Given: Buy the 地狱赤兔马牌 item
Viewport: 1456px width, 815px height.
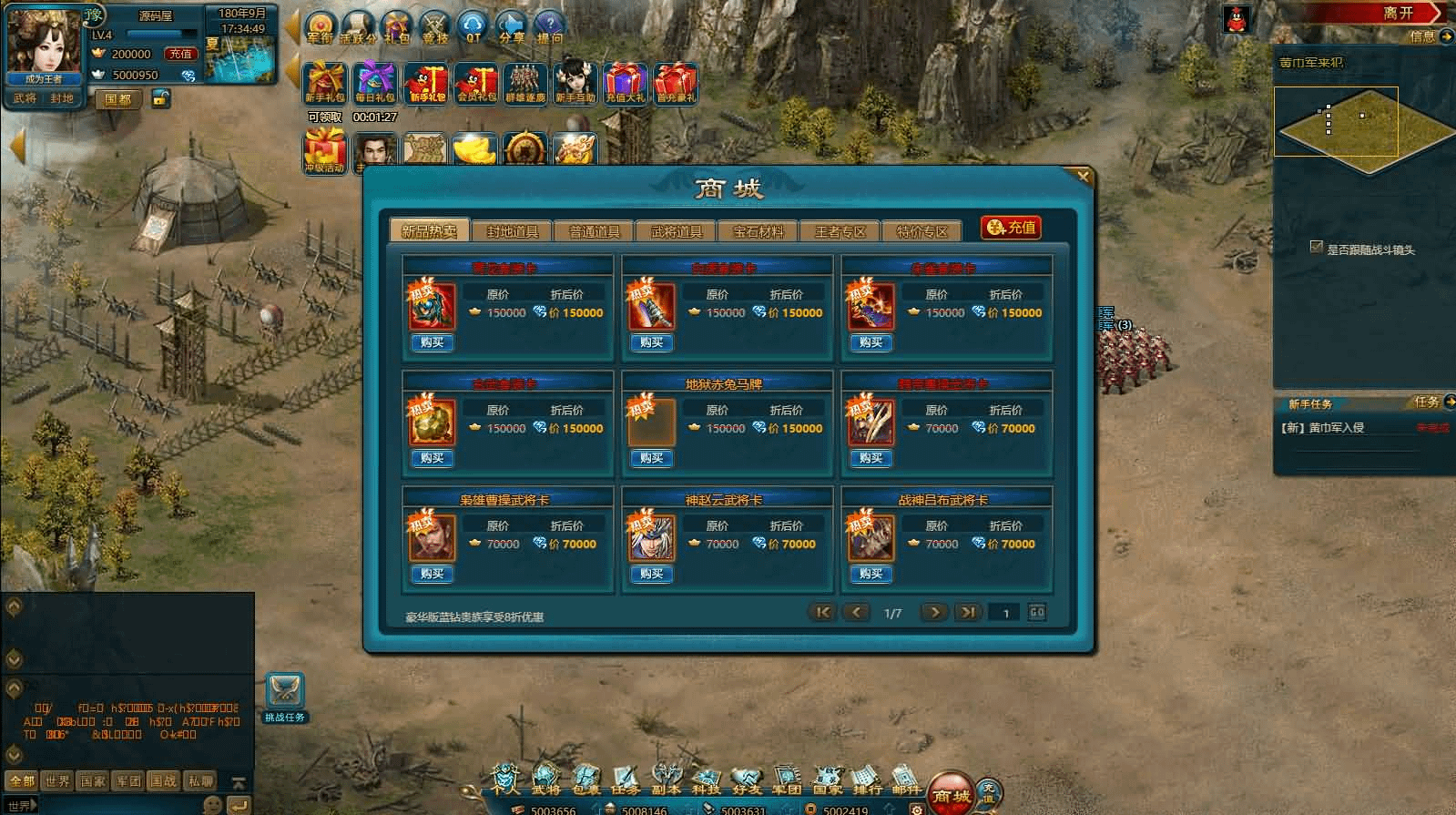Looking at the screenshot, I should point(651,458).
